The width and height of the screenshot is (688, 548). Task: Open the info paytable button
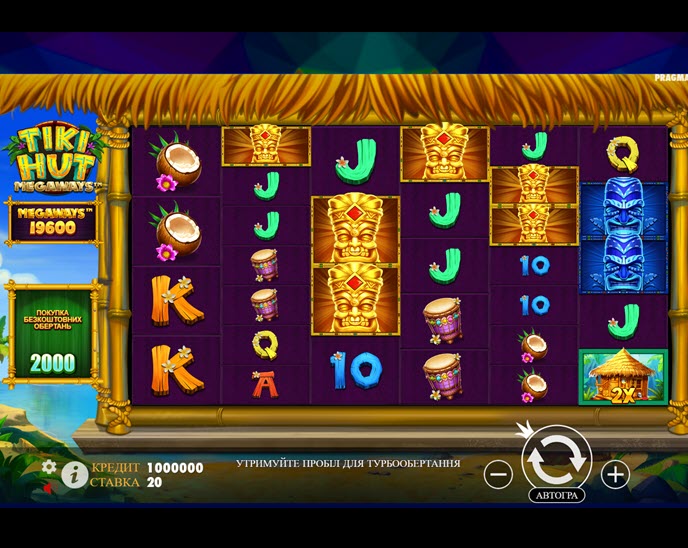74,474
